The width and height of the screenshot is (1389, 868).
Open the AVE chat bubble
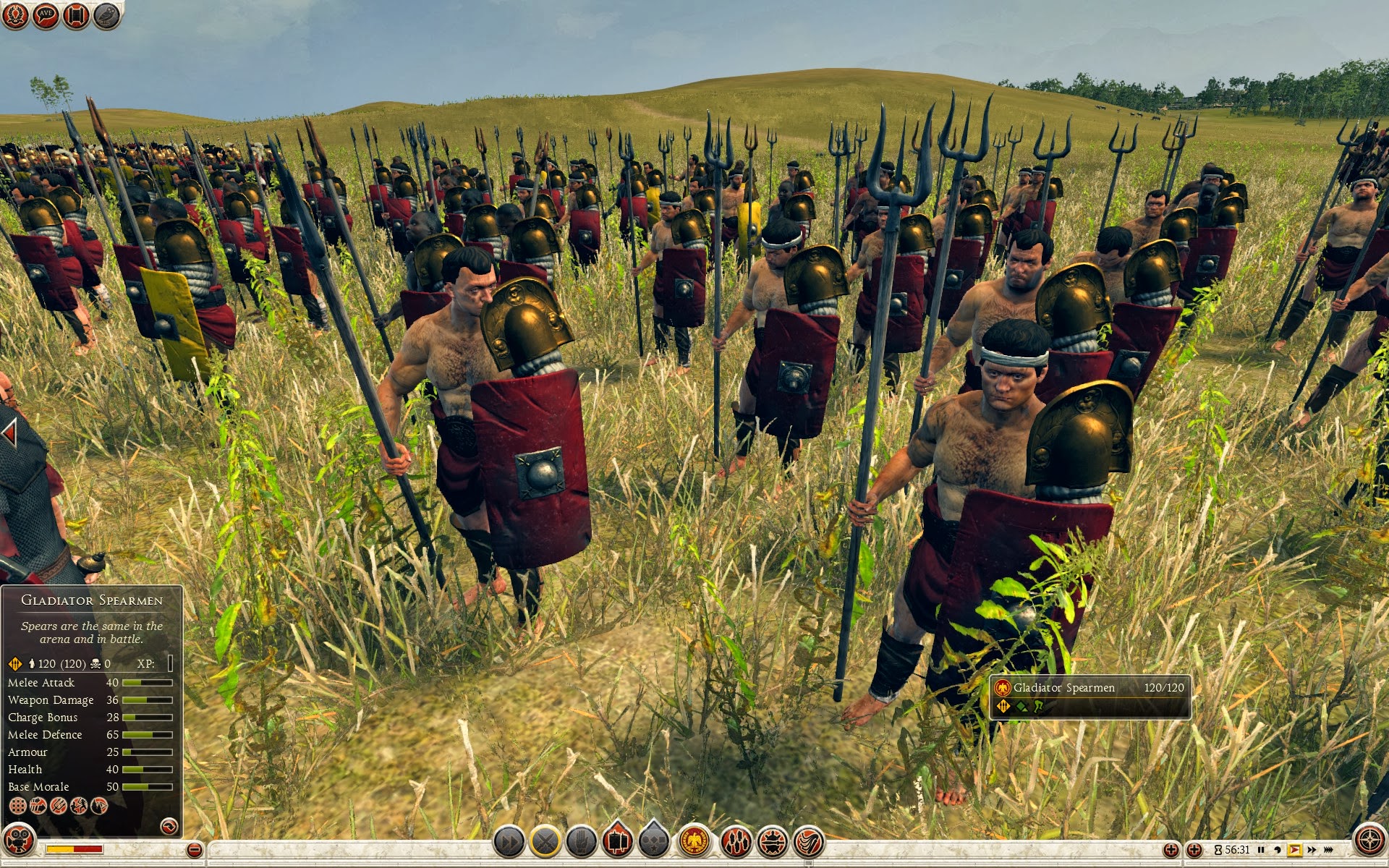tap(46, 14)
